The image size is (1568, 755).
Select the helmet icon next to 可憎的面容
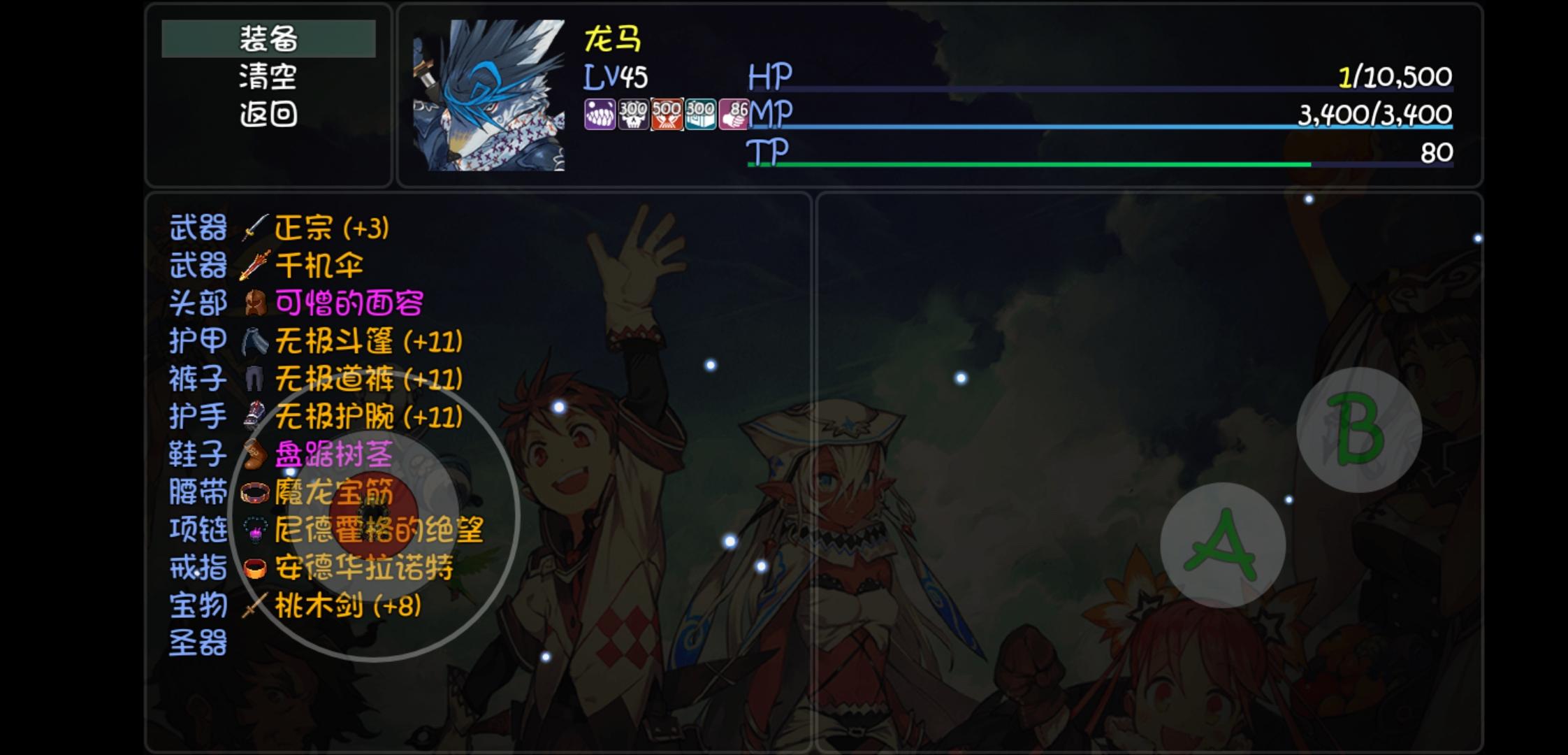(x=254, y=304)
